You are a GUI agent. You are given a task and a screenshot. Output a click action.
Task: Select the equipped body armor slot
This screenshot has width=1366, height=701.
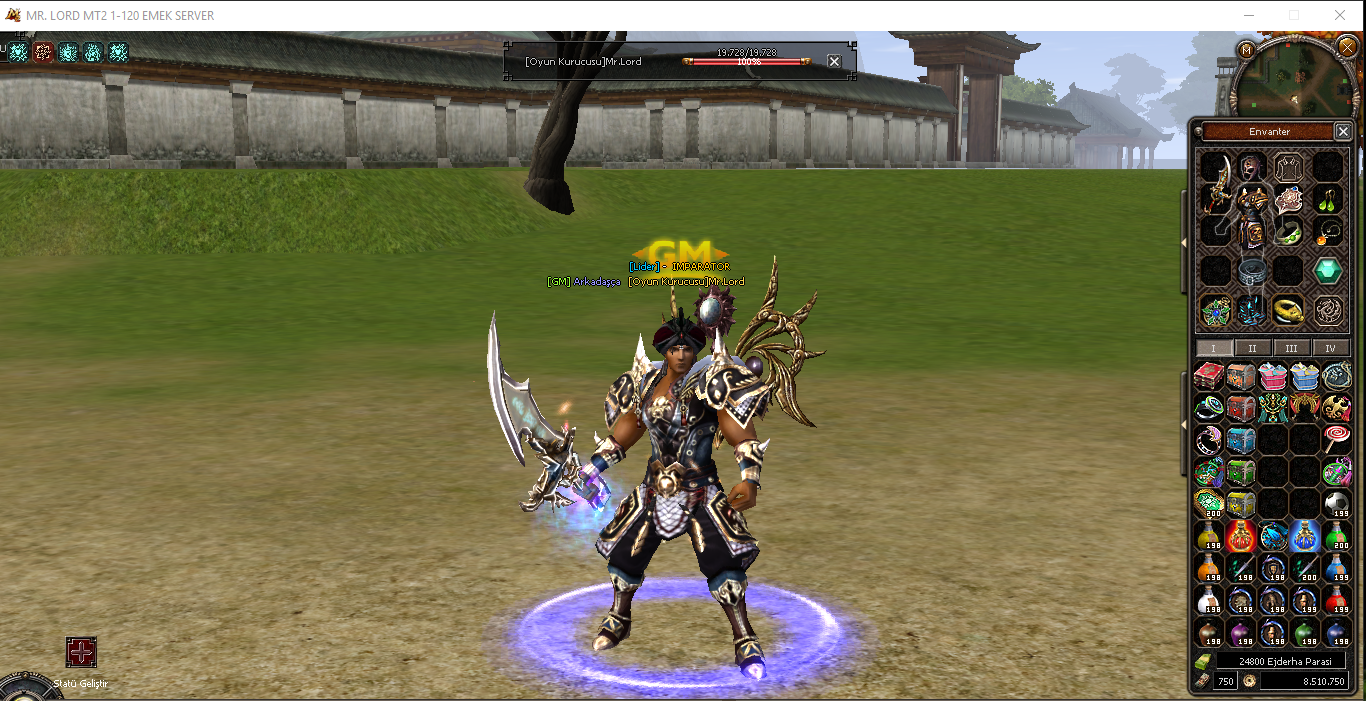coord(1251,215)
